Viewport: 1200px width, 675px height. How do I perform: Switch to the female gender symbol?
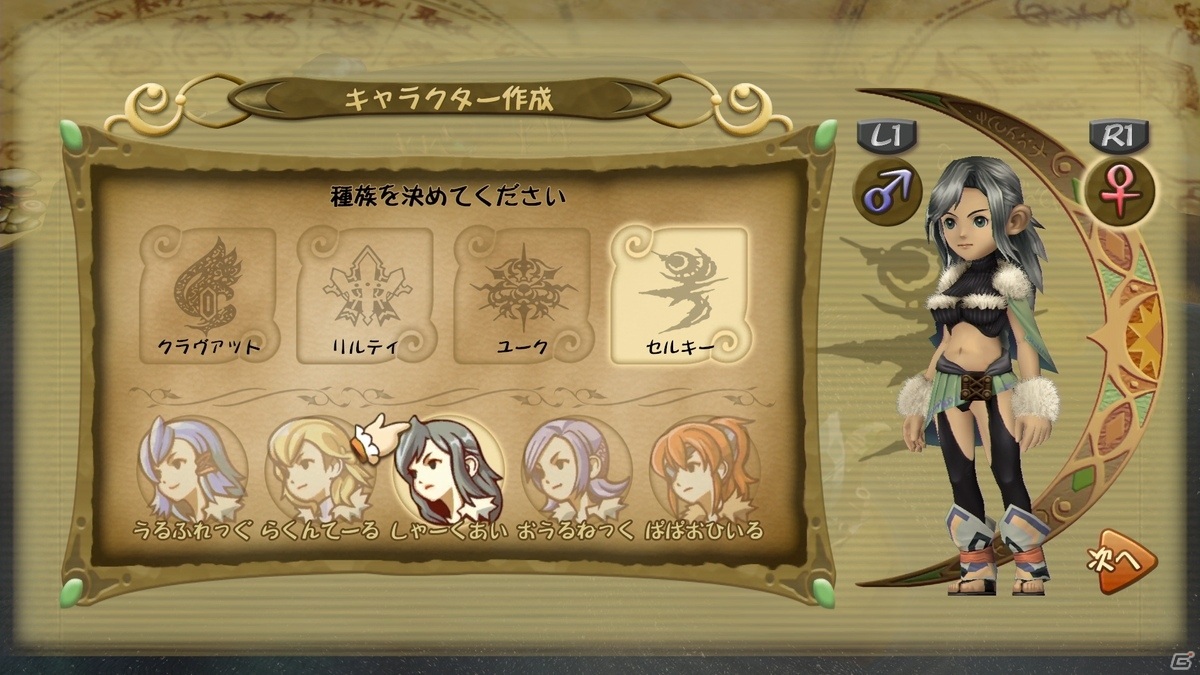(1120, 191)
